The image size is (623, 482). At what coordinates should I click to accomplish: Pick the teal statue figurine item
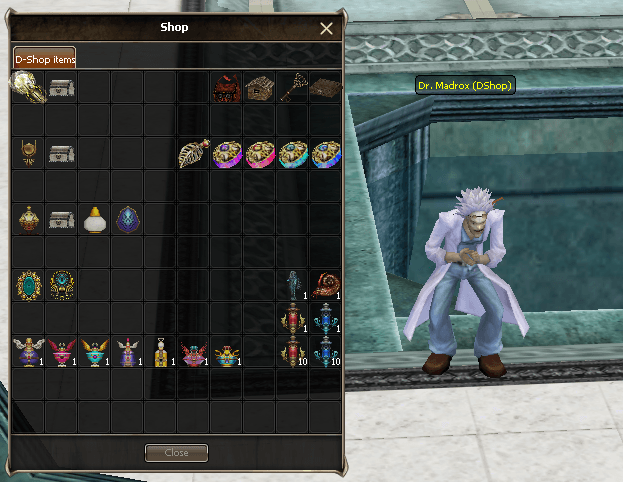click(x=292, y=285)
